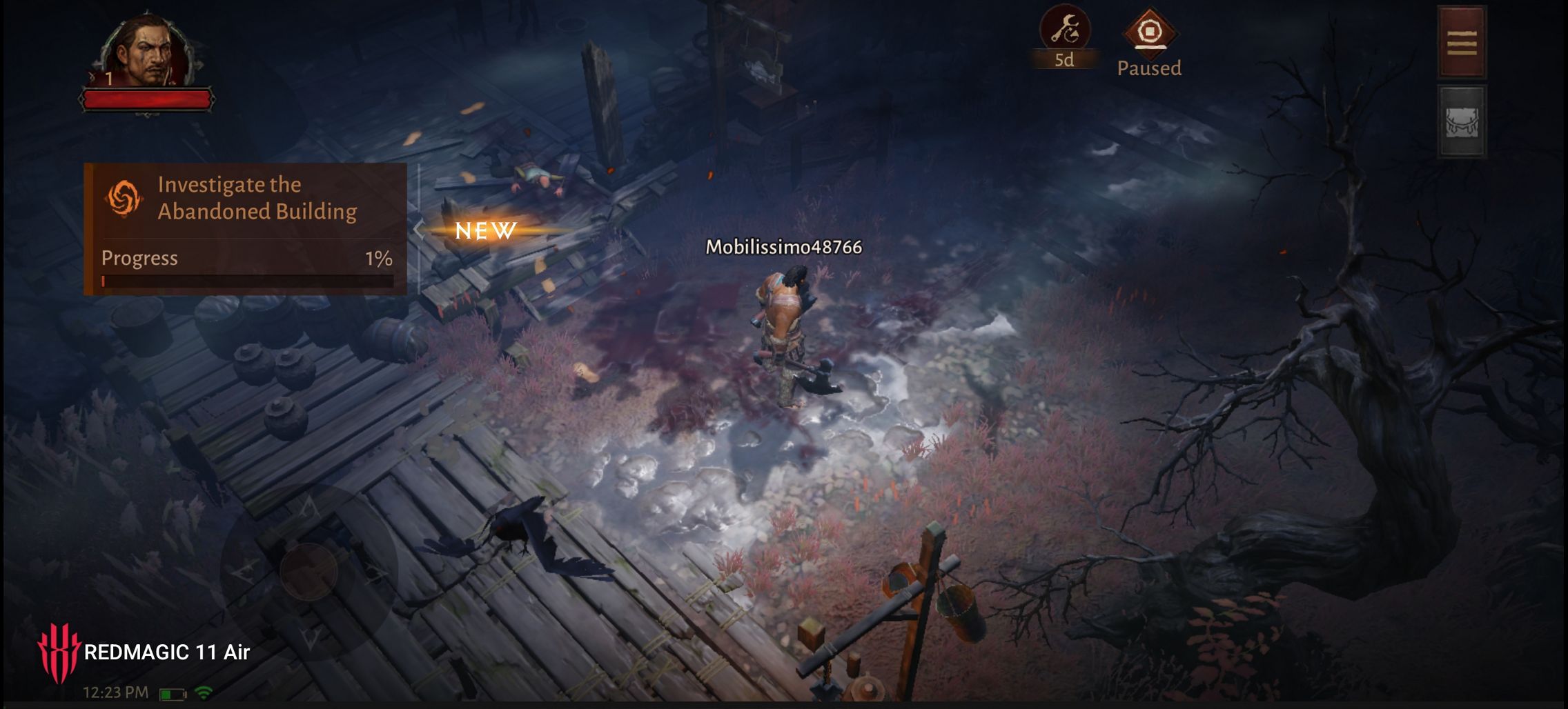Image resolution: width=1568 pixels, height=709 pixels.
Task: Select the Investigate the Abandoned Building quest tracker
Action: click(245, 228)
